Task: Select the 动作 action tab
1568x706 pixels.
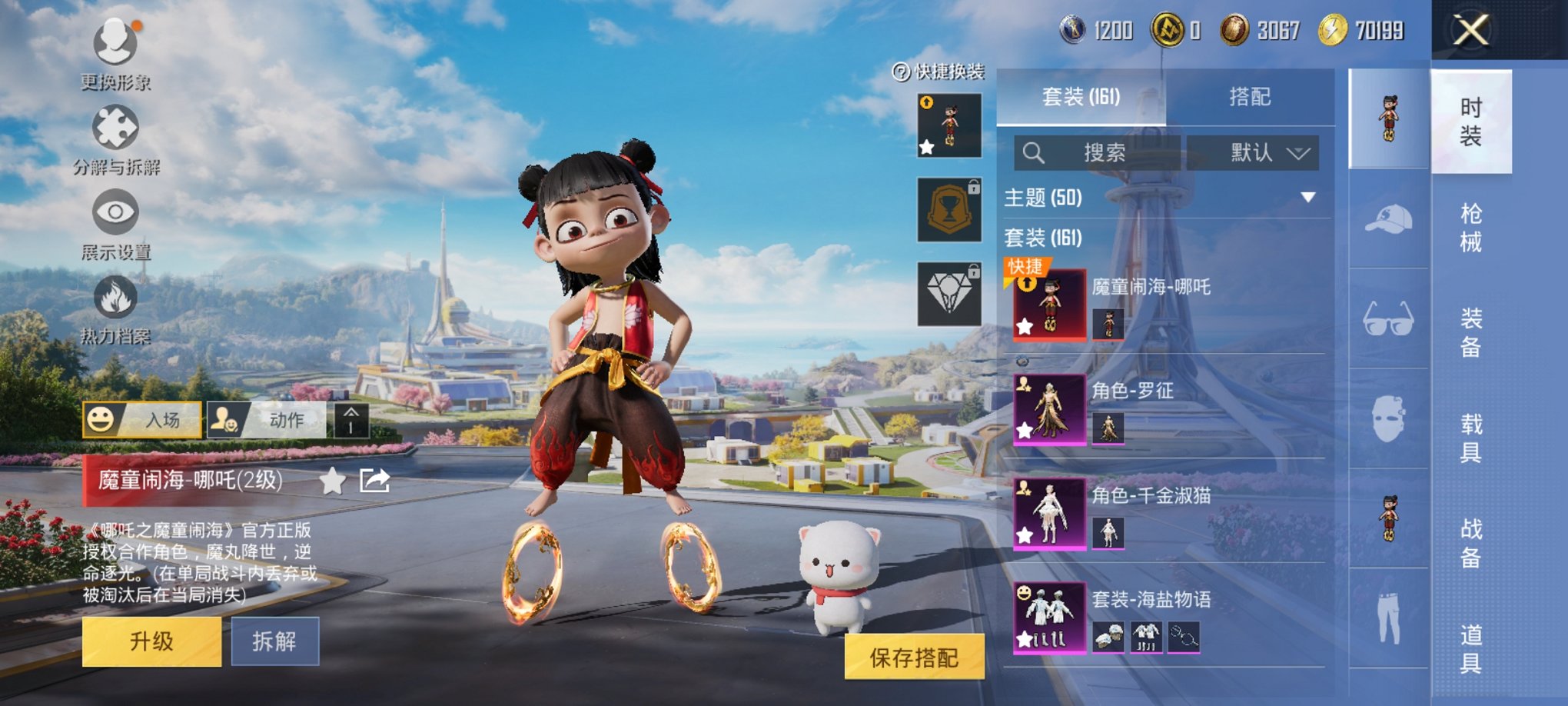Action: [266, 420]
